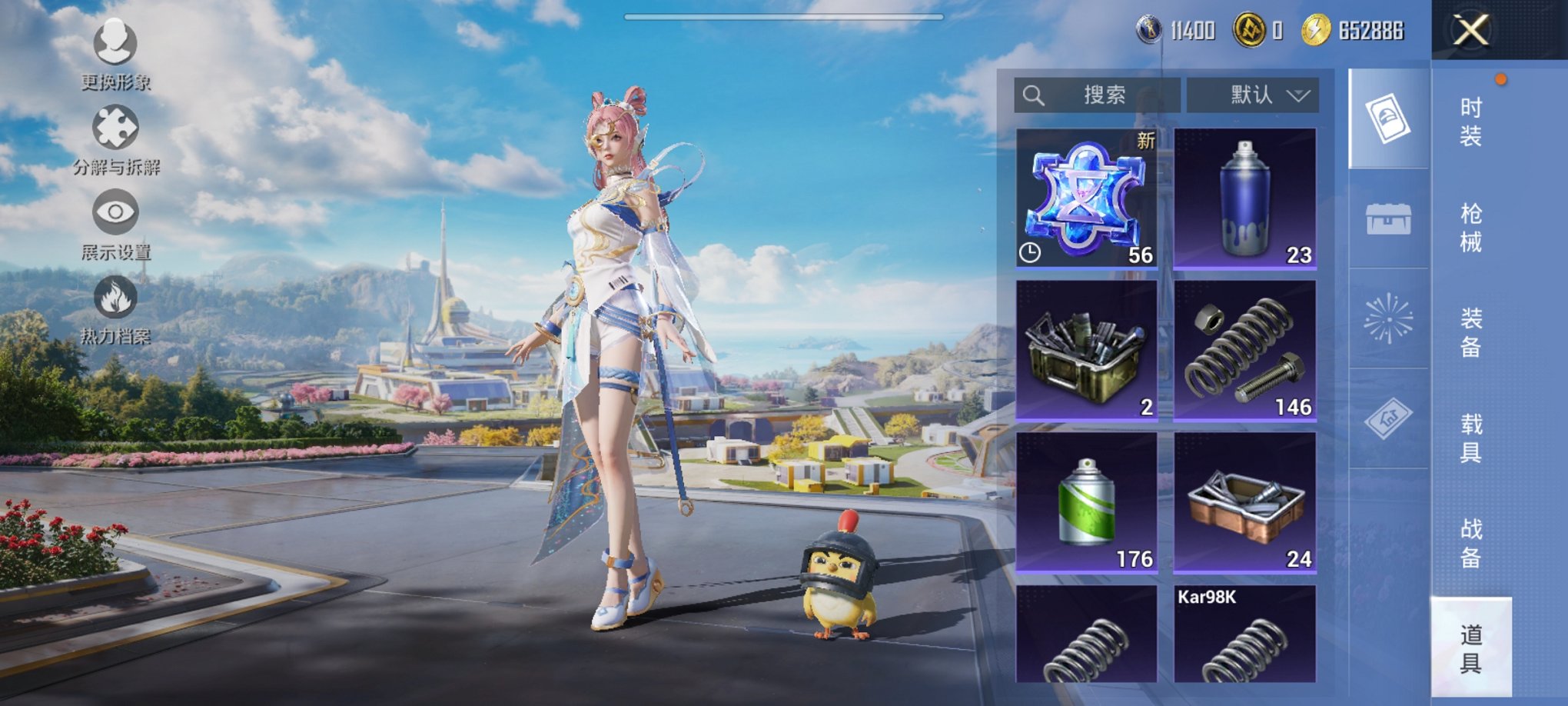The height and width of the screenshot is (706, 1568).
Task: Switch to the 战备 combat gear tab
Action: [1470, 543]
